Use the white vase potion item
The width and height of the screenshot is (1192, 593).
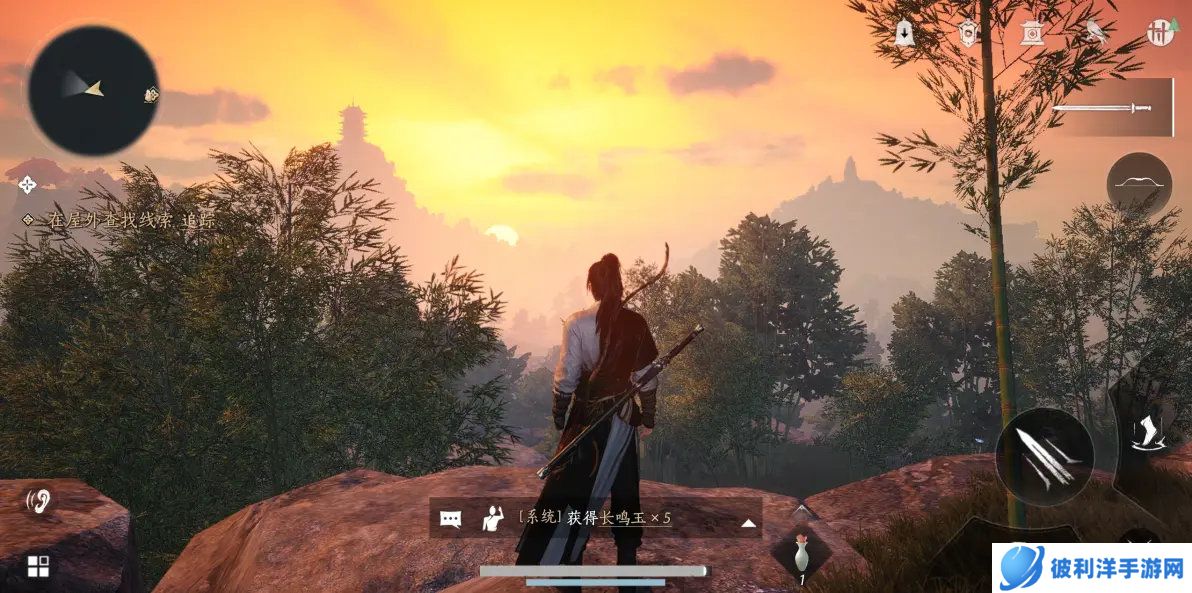(x=801, y=553)
